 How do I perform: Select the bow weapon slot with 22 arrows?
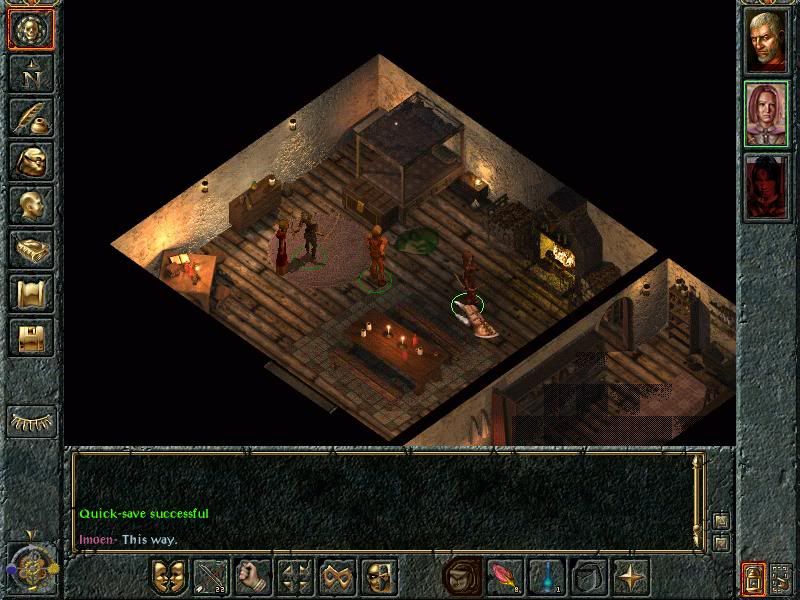(x=211, y=577)
